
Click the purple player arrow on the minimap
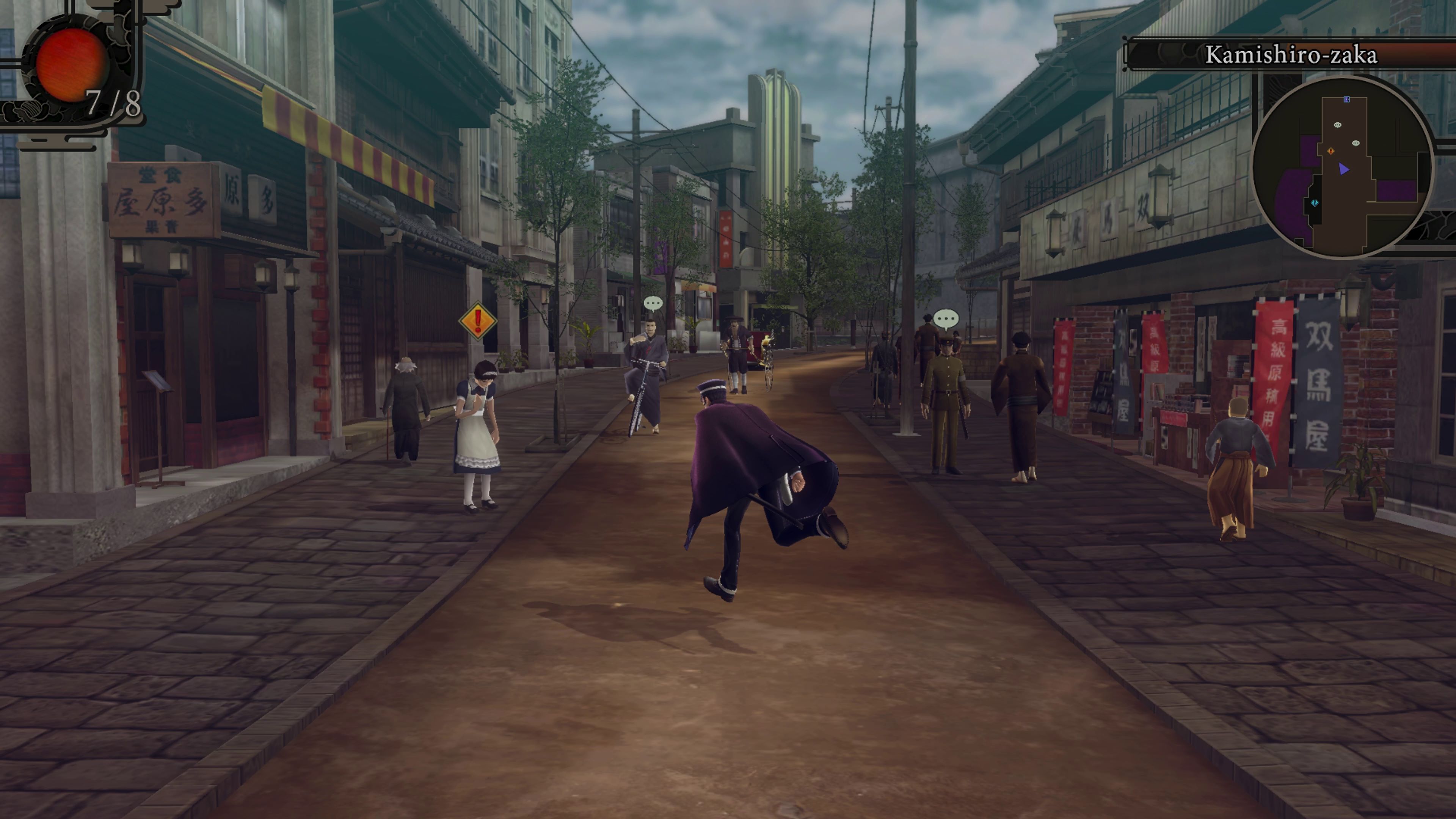click(1344, 169)
